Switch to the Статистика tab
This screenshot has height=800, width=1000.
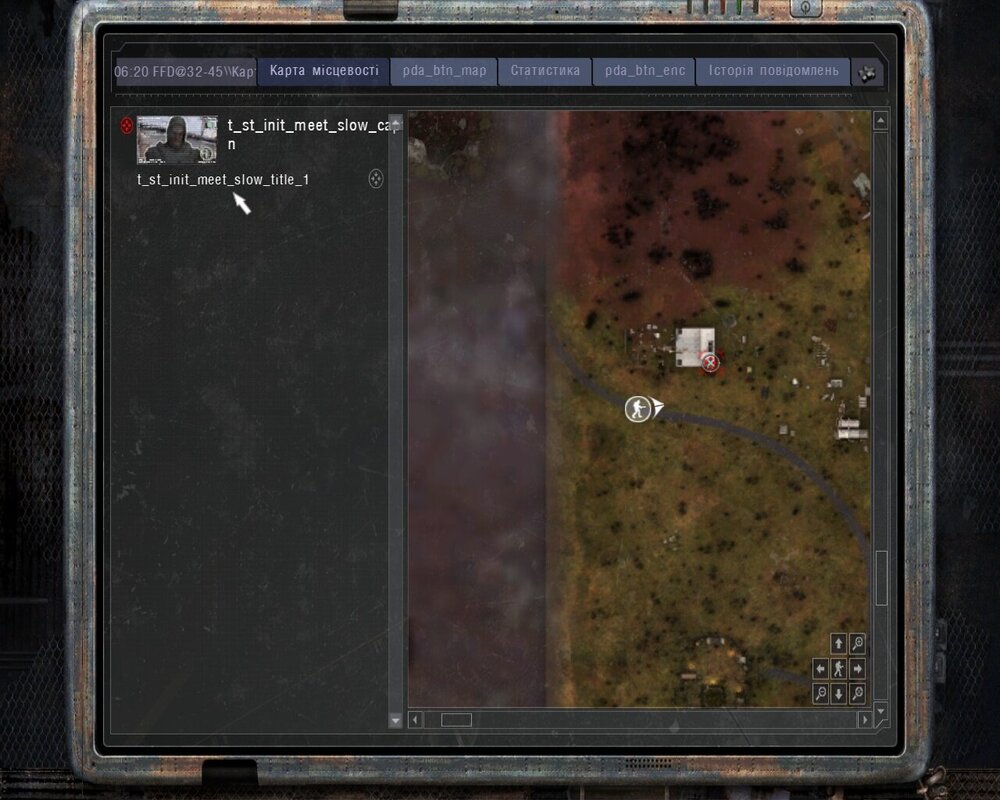[545, 71]
